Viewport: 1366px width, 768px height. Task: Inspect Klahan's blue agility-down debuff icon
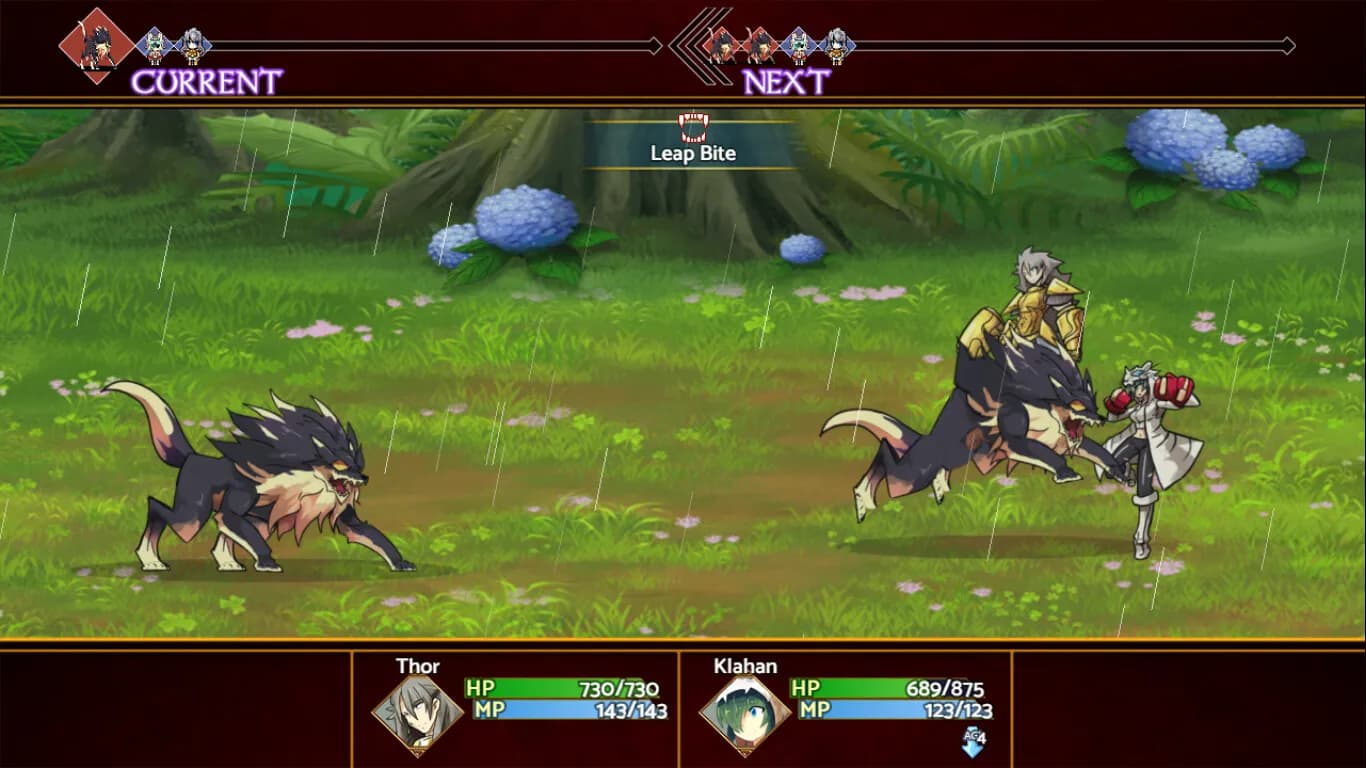[973, 742]
